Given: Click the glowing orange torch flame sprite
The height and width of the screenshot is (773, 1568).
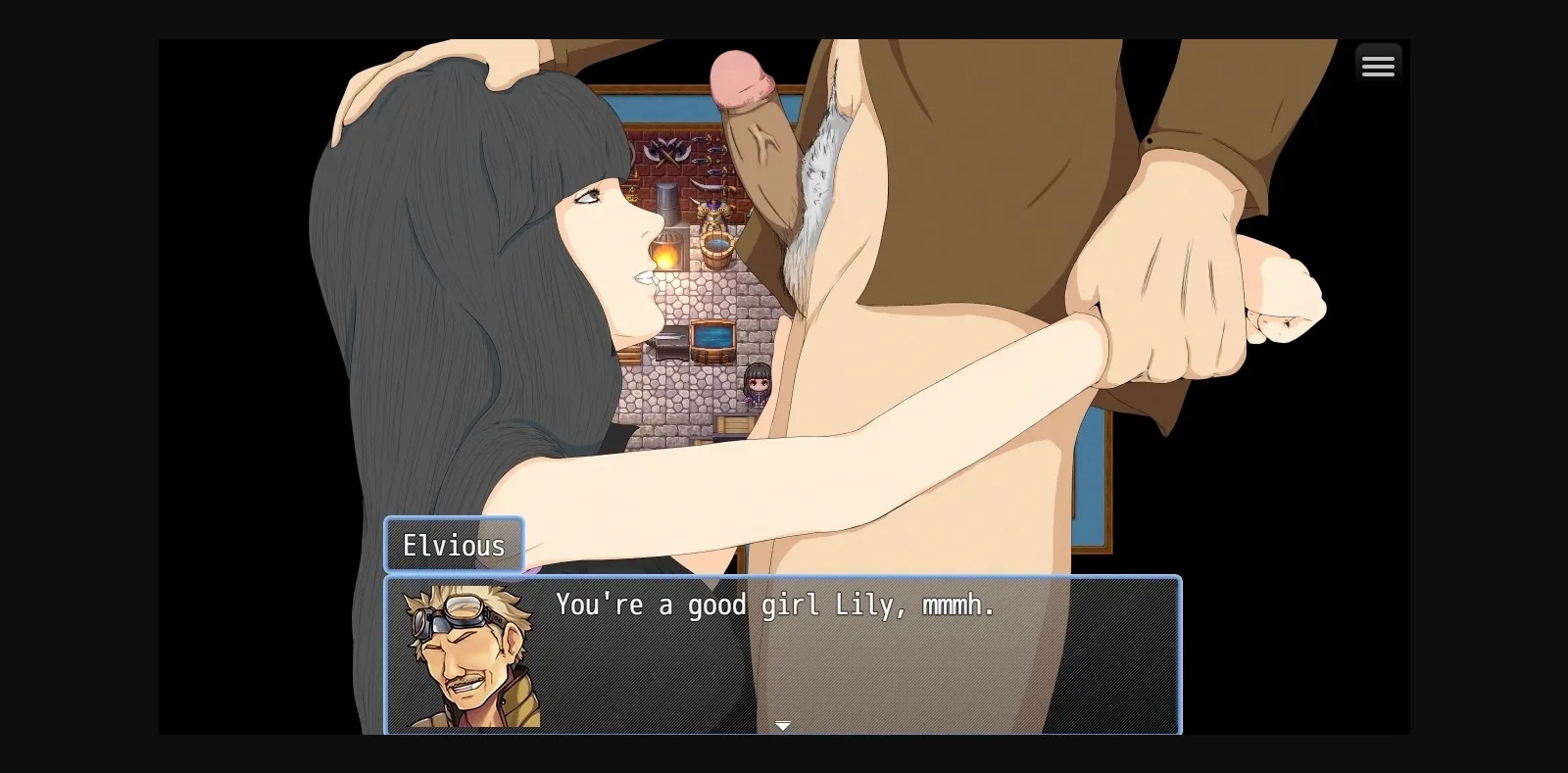Looking at the screenshot, I should click(666, 257).
